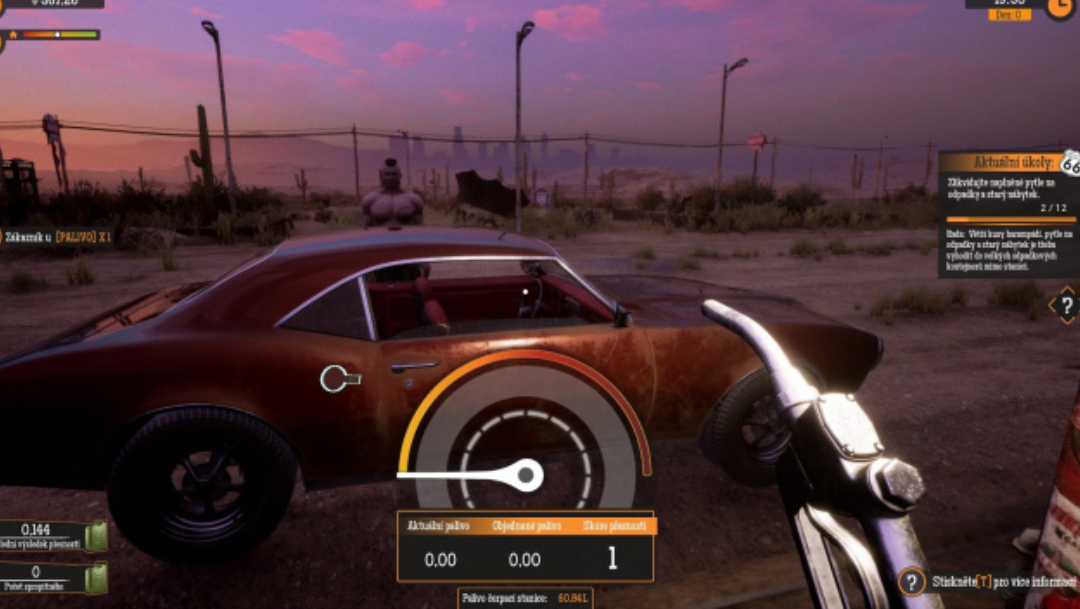Select the diamond question mark icon

(x=1066, y=305)
